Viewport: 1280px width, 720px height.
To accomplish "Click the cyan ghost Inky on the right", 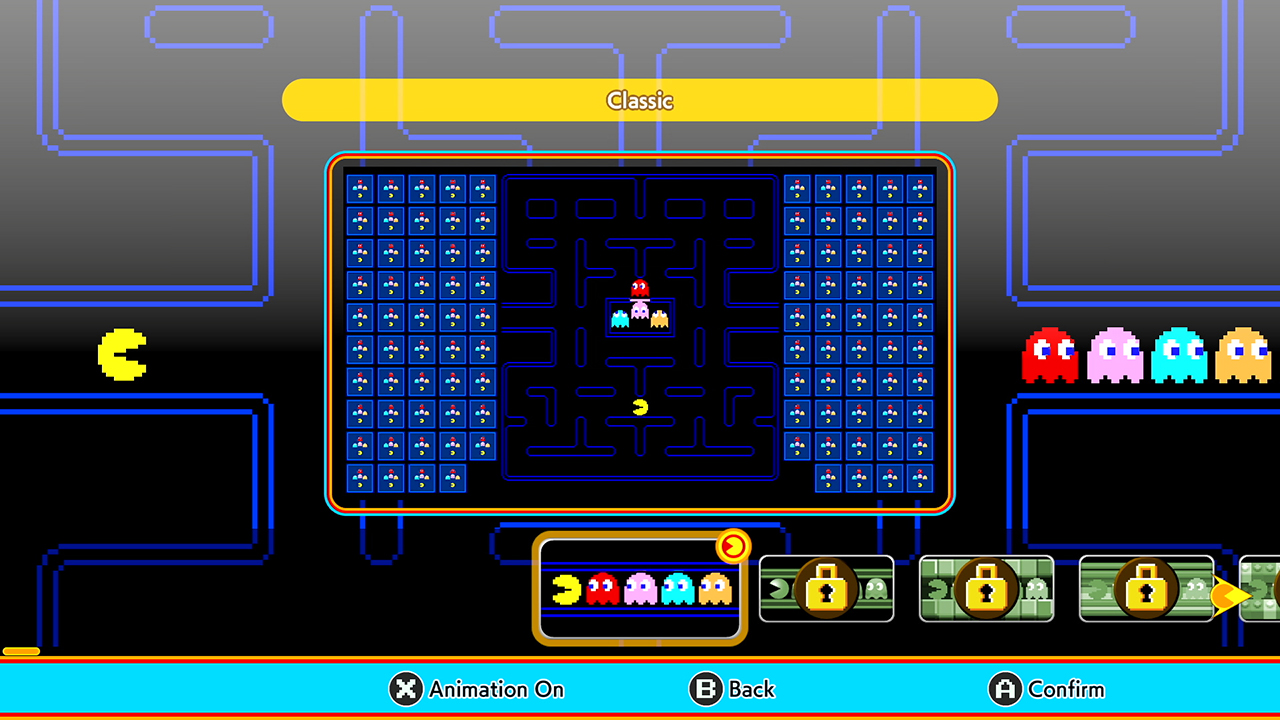I will (x=1179, y=355).
